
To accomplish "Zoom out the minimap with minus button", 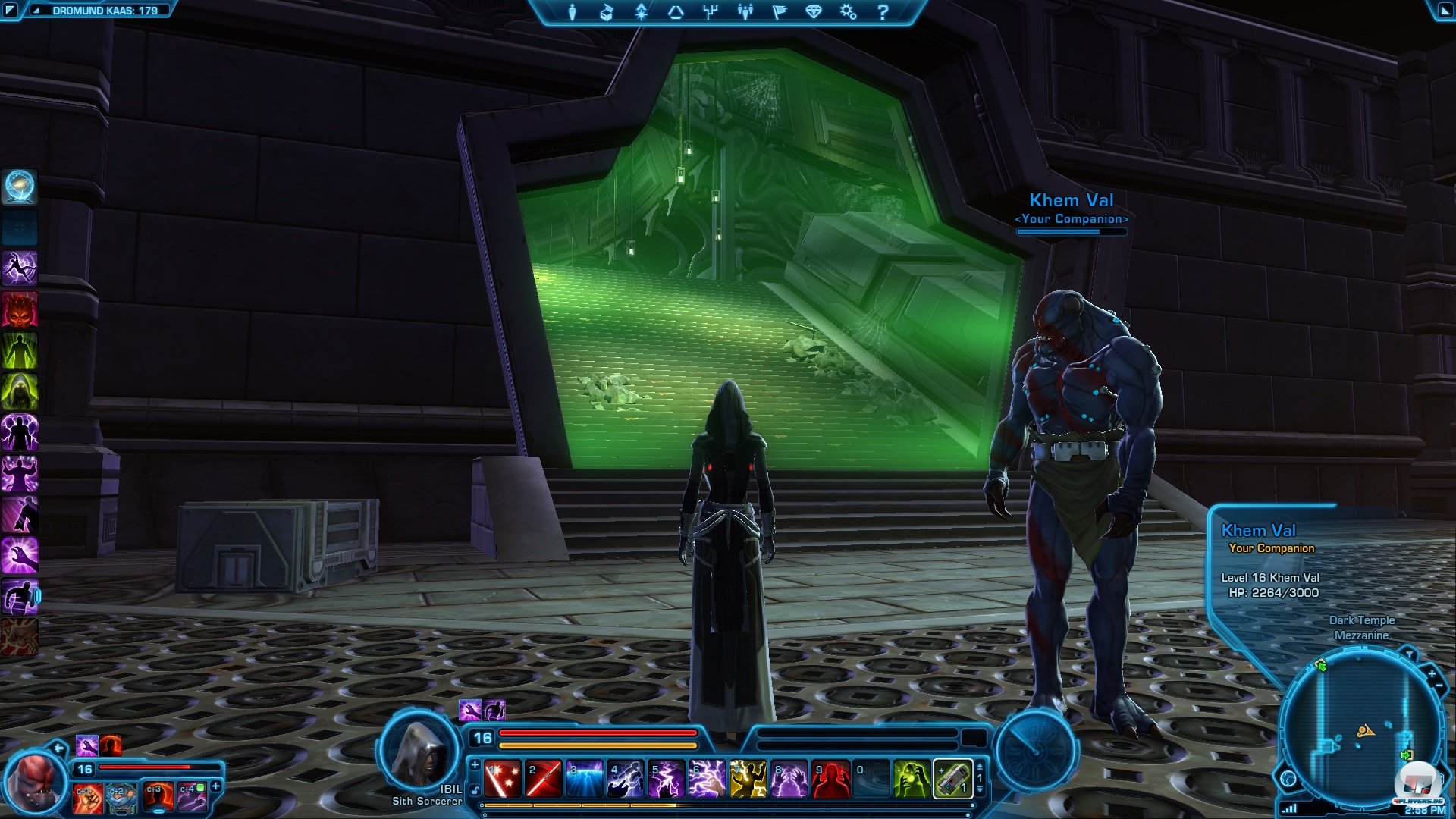I will click(x=1439, y=686).
